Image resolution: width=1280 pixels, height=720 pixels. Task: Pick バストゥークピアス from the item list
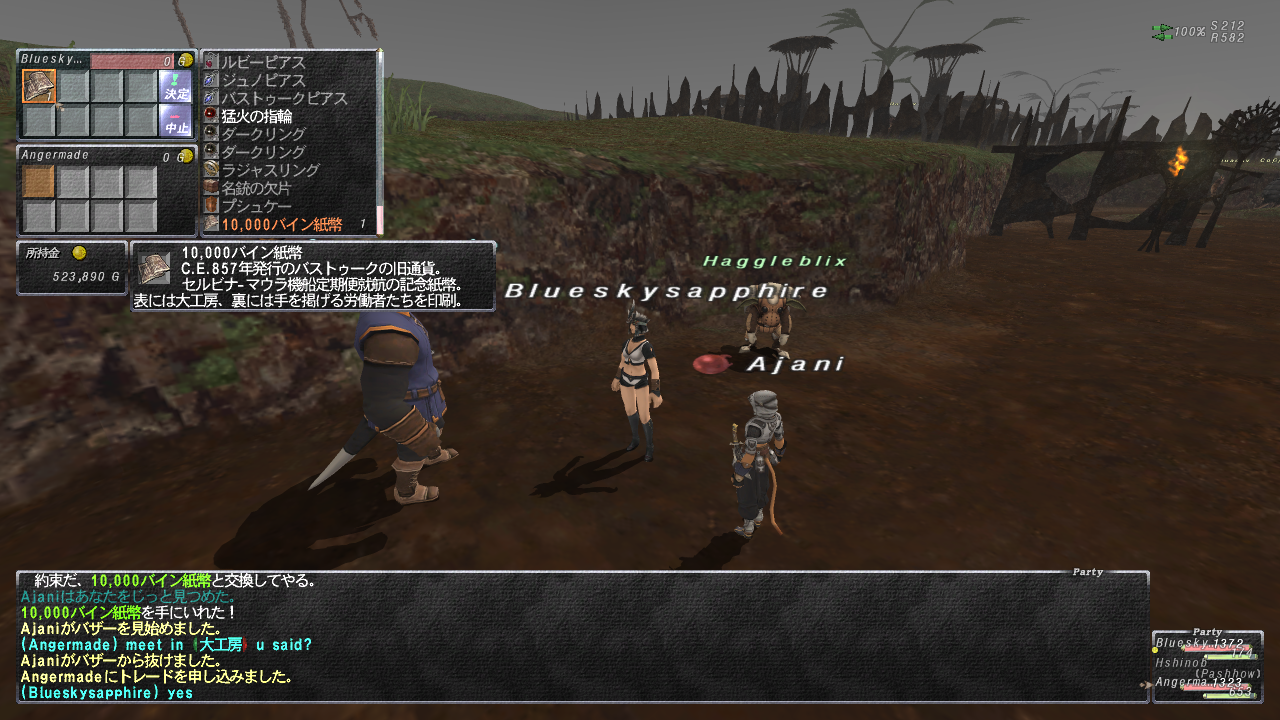pos(284,98)
